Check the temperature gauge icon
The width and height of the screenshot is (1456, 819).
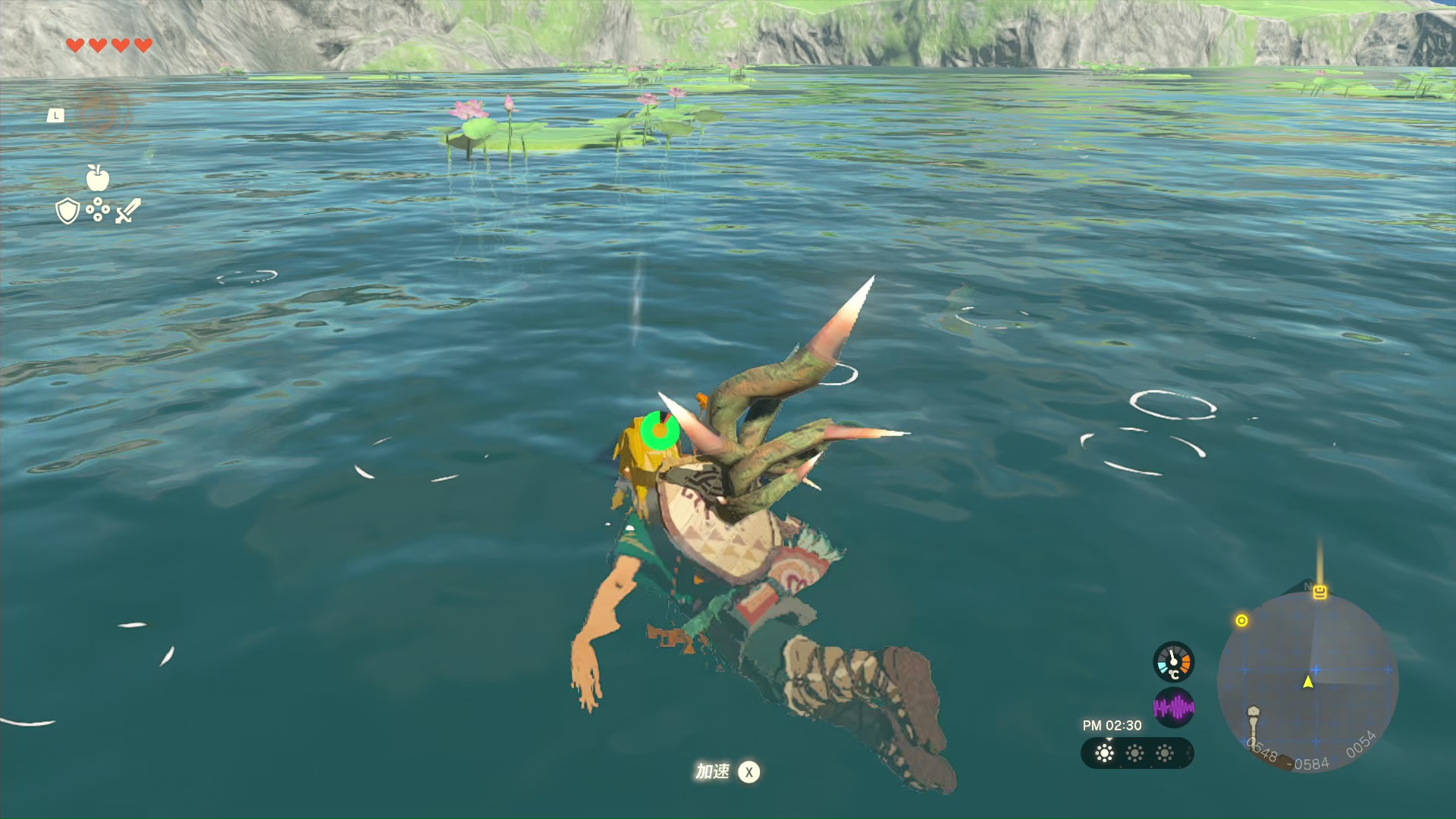point(1173,662)
